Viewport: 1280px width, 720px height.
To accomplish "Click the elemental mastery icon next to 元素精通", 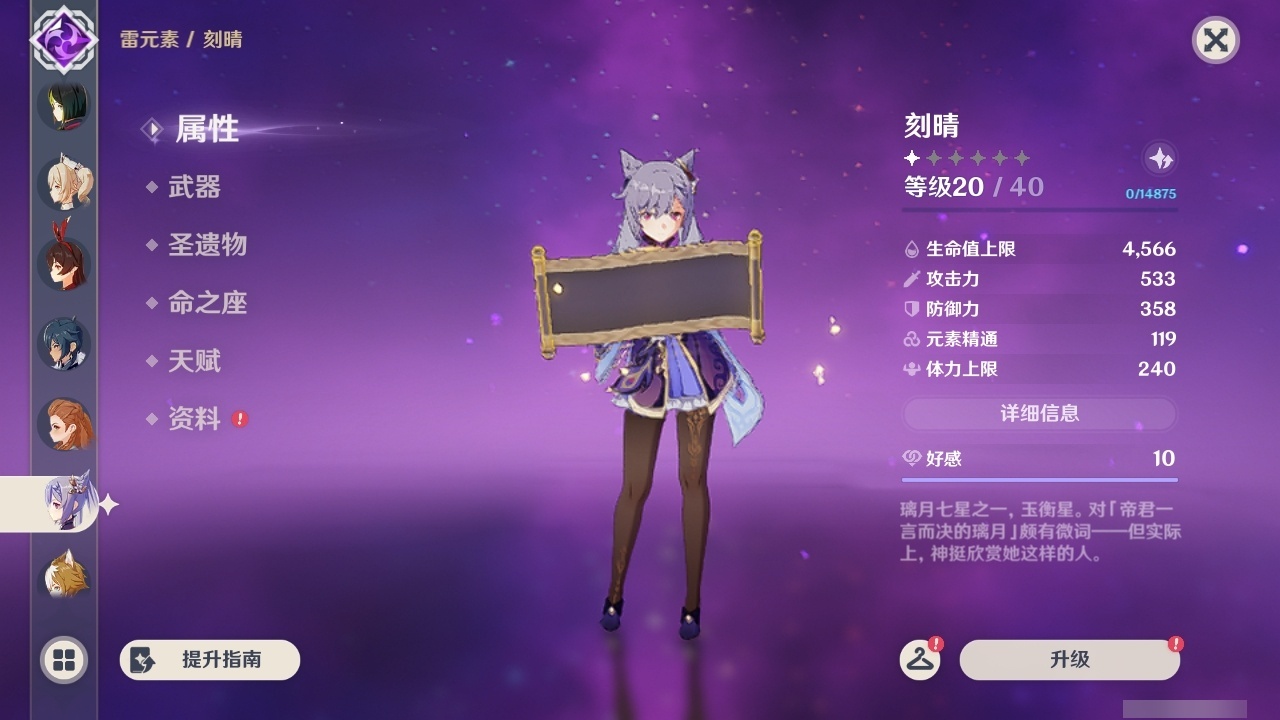I will [x=911, y=339].
